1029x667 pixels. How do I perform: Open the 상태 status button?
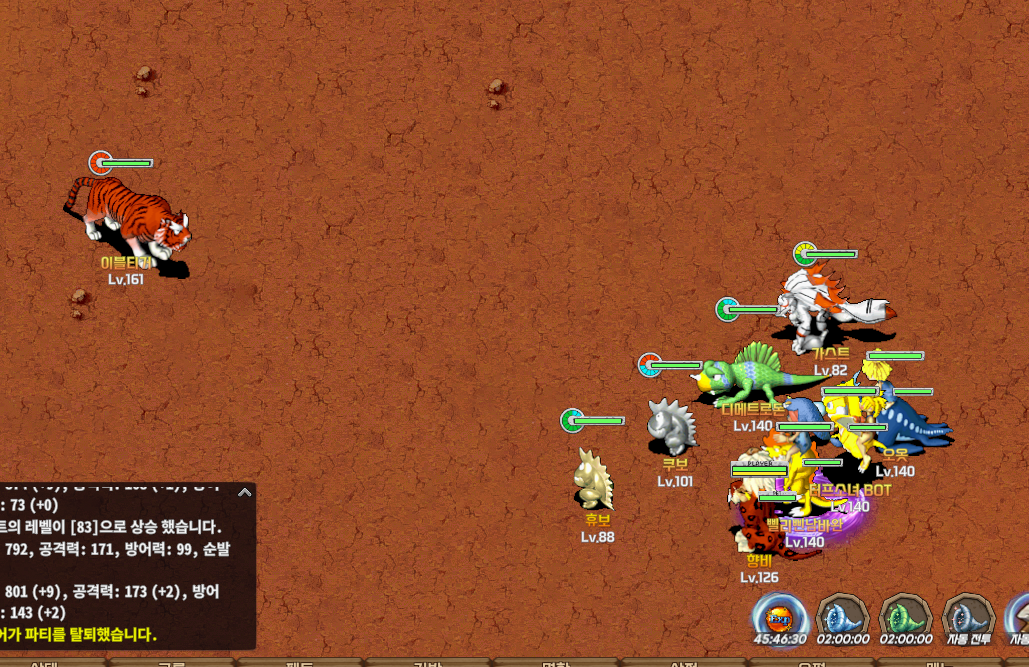(45, 662)
